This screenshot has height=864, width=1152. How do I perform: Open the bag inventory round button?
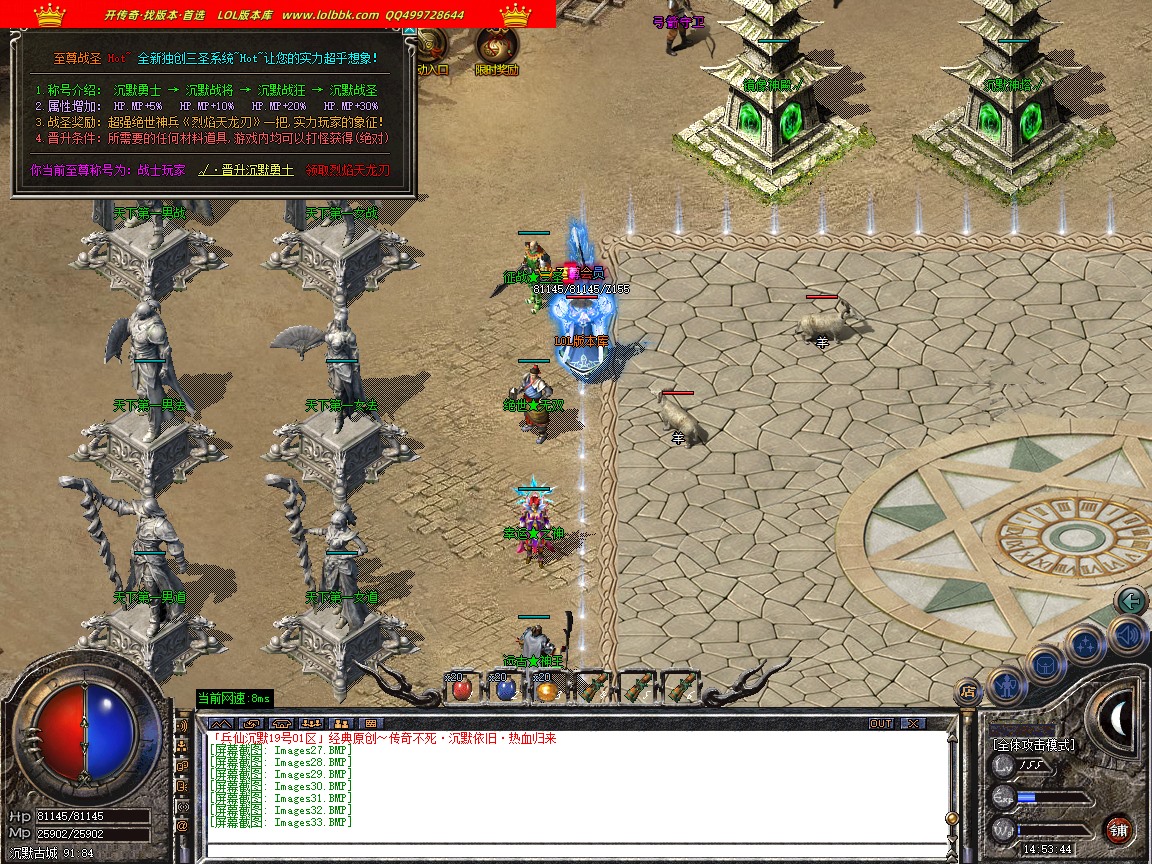(x=1044, y=665)
